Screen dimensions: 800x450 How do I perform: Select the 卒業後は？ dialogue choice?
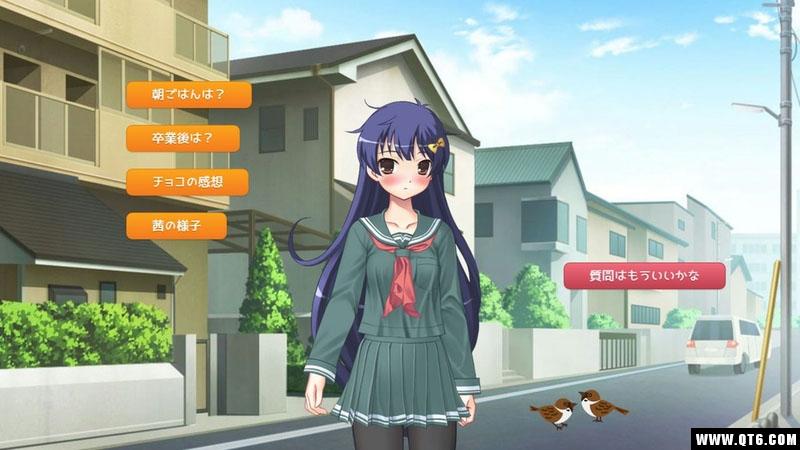click(183, 138)
